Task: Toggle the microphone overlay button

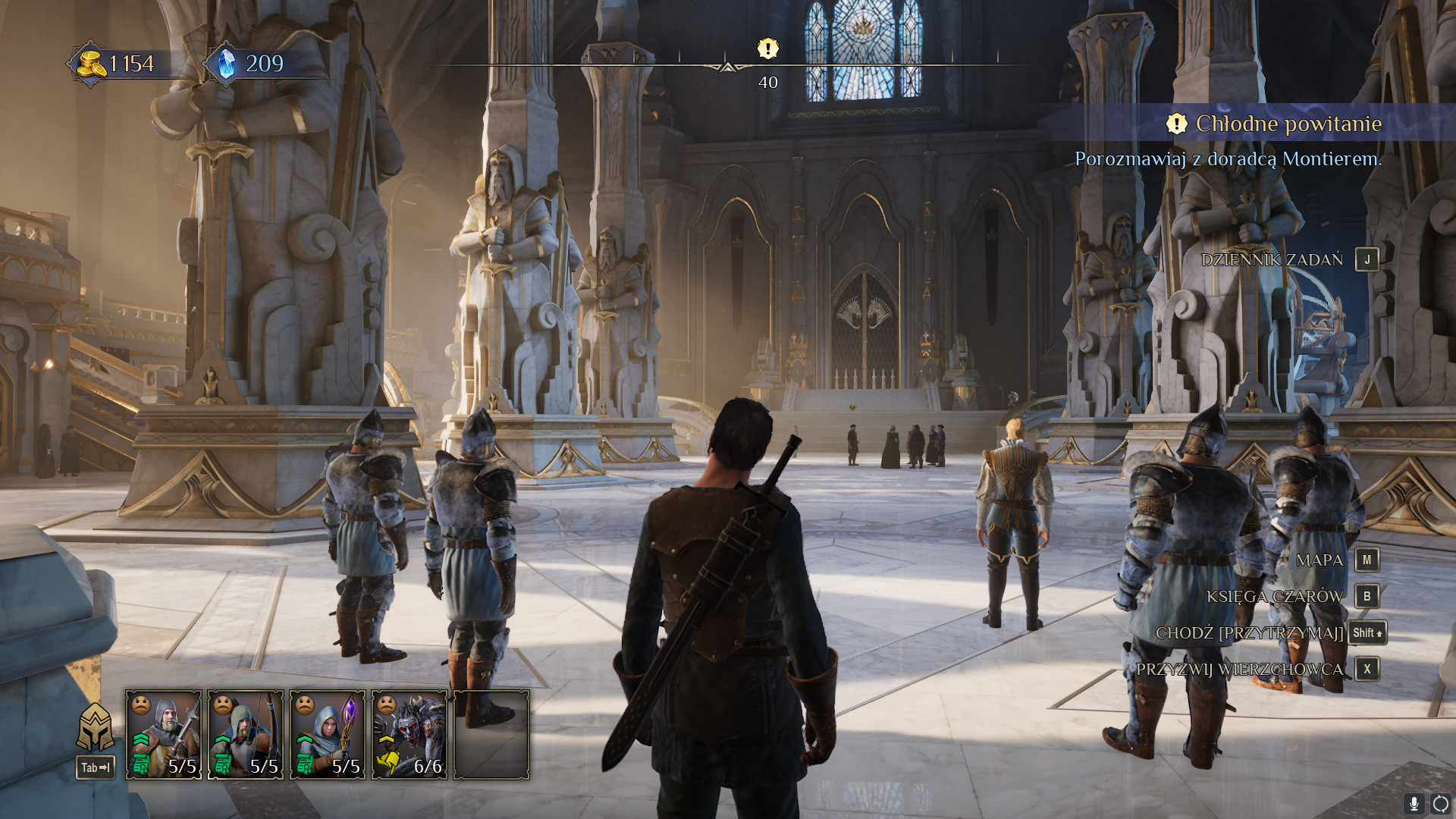Action: [x=1414, y=804]
